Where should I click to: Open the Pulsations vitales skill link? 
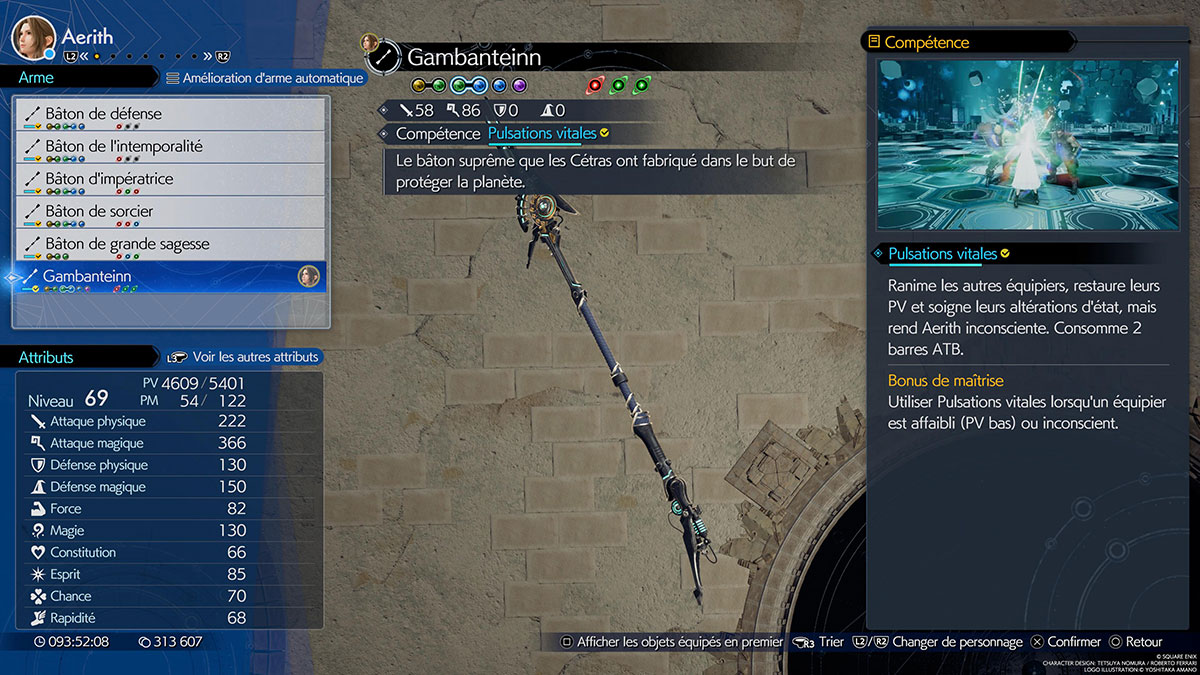pyautogui.click(x=542, y=133)
